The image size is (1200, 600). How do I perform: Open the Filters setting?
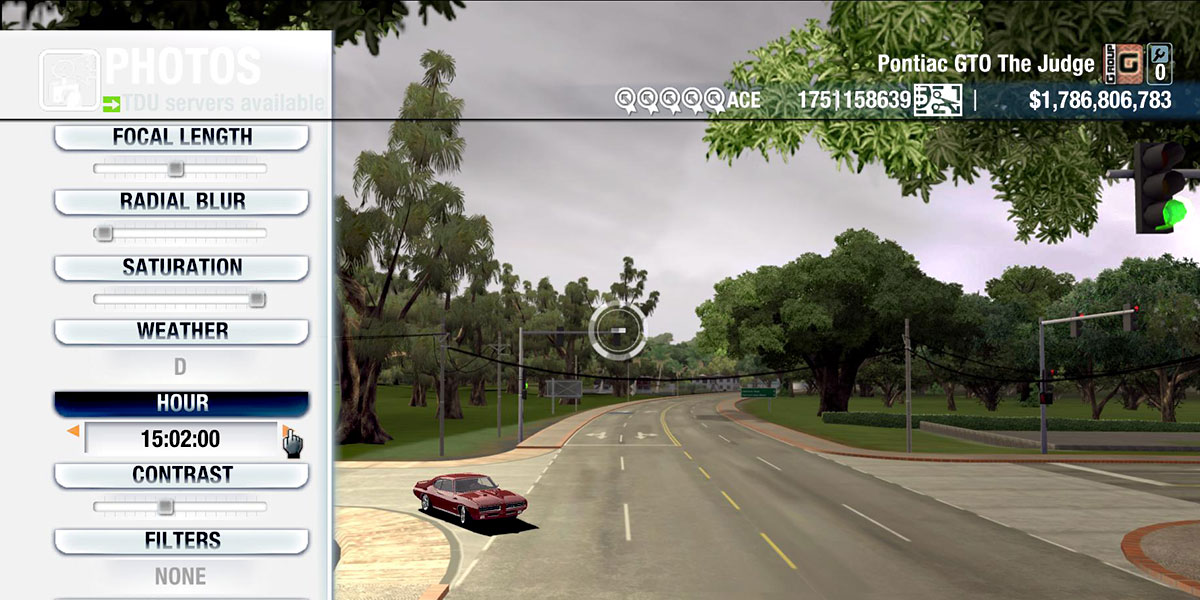[x=181, y=541]
